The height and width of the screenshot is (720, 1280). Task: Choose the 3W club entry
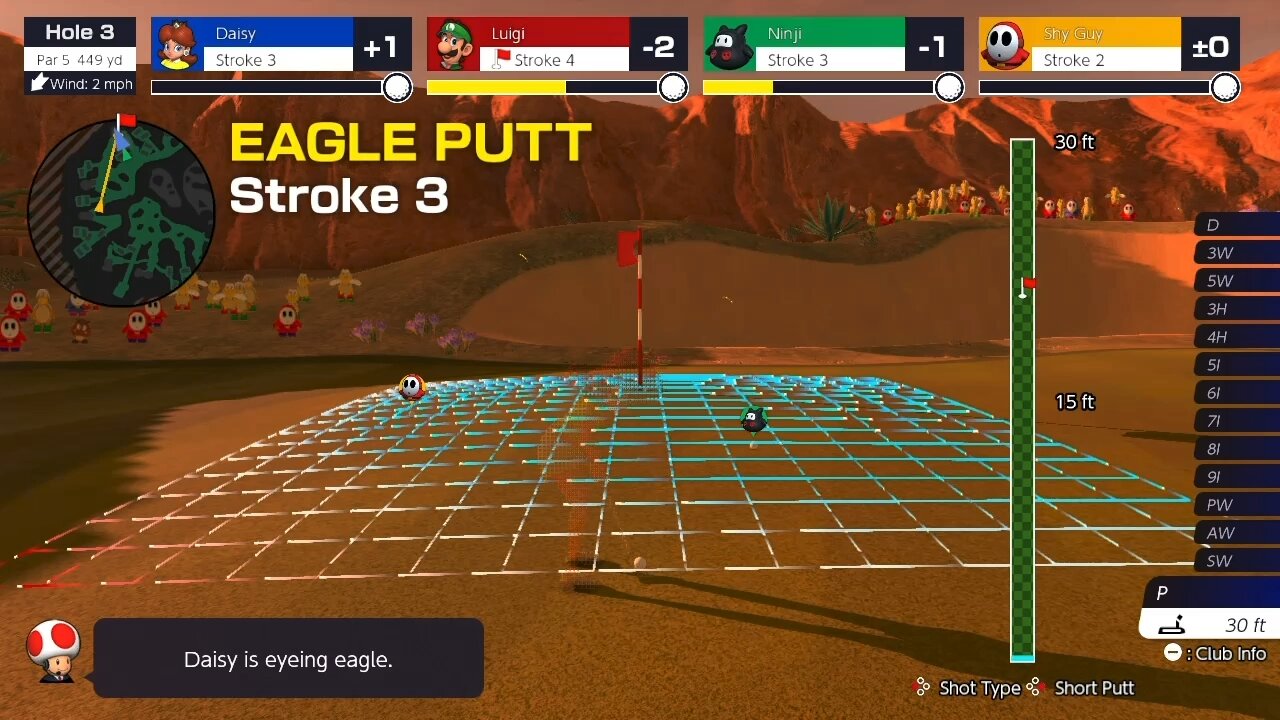(x=1236, y=253)
